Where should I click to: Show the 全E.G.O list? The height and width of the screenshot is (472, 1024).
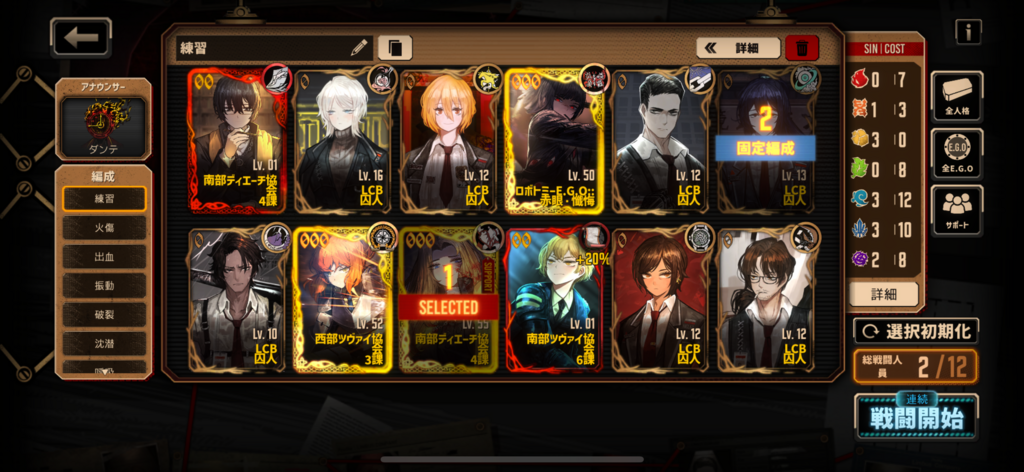pyautogui.click(x=957, y=153)
